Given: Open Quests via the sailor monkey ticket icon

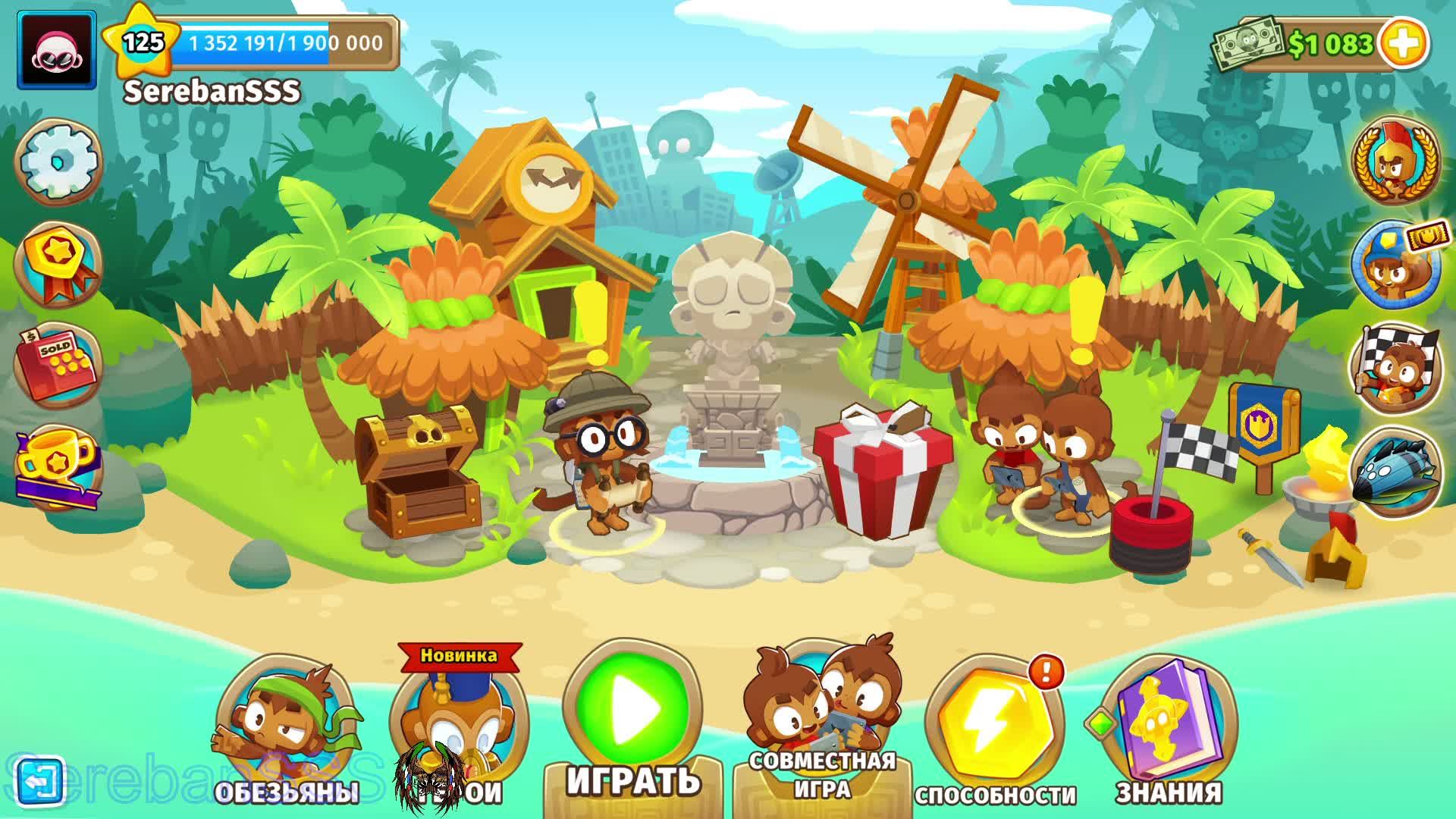Looking at the screenshot, I should (1394, 264).
